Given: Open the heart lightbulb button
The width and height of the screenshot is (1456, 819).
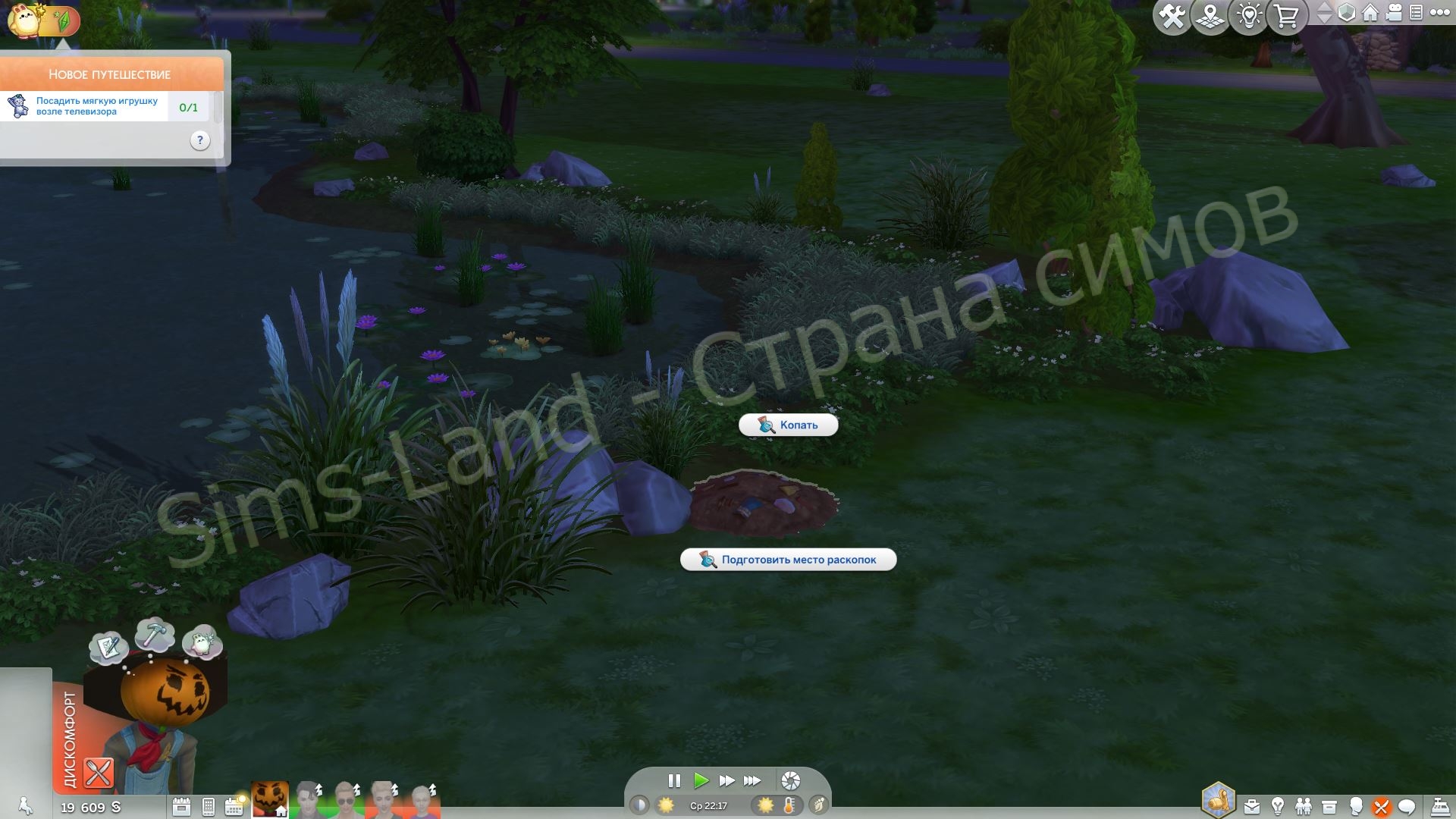Looking at the screenshot, I should click(x=1249, y=16).
